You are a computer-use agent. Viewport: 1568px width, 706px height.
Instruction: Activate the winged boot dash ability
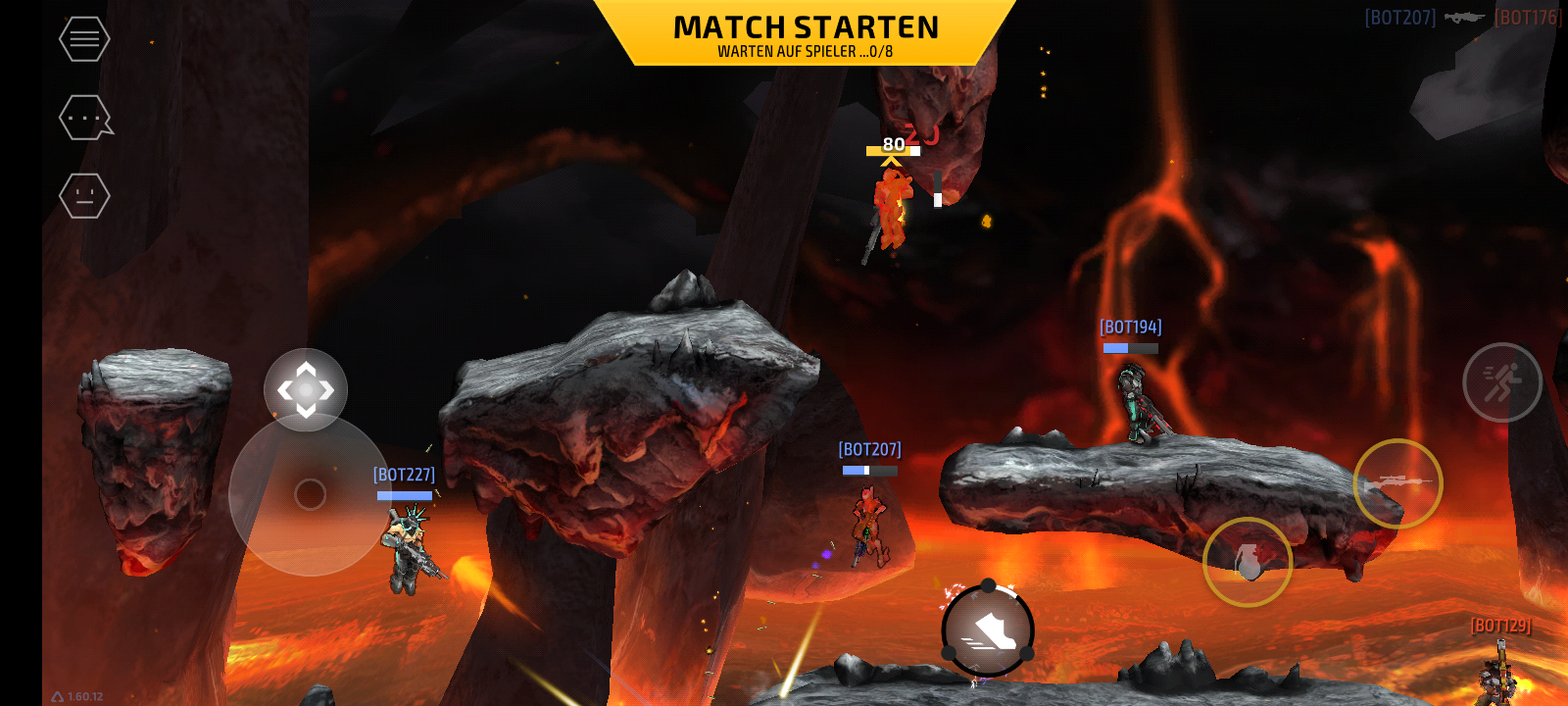coord(988,631)
